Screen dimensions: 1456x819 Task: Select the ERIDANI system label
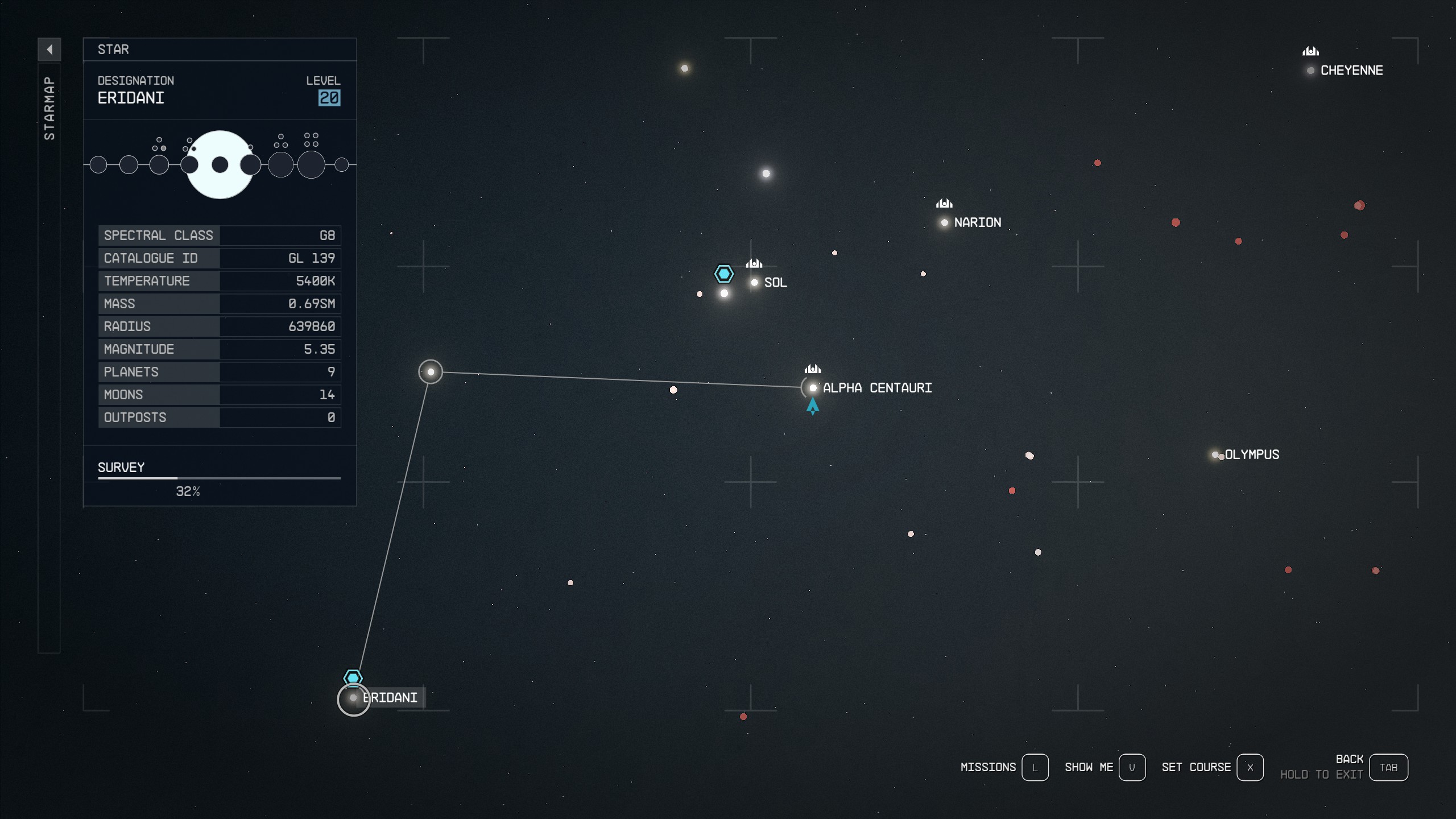coord(391,697)
